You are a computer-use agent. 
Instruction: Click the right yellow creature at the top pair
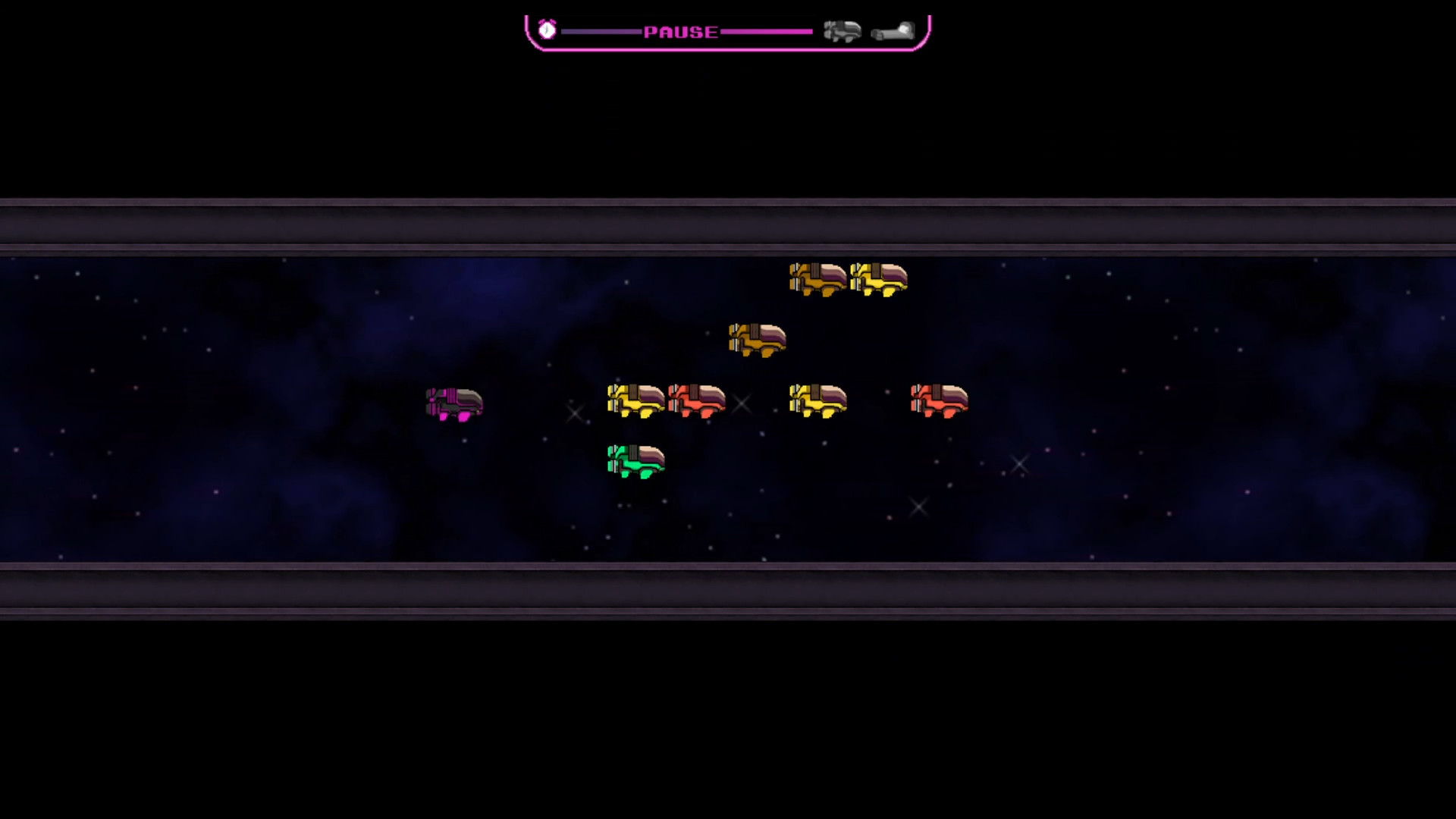click(878, 278)
